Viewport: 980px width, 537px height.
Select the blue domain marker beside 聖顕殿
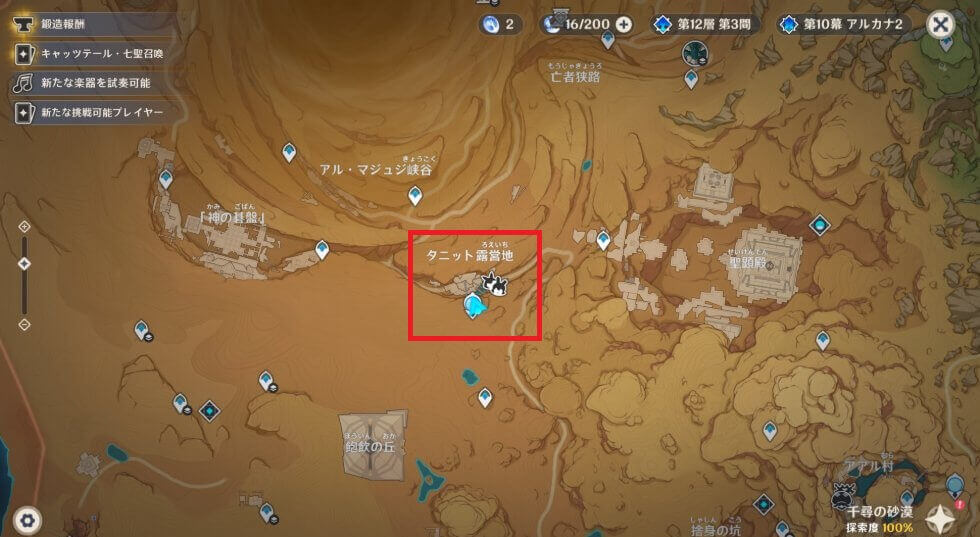(820, 225)
